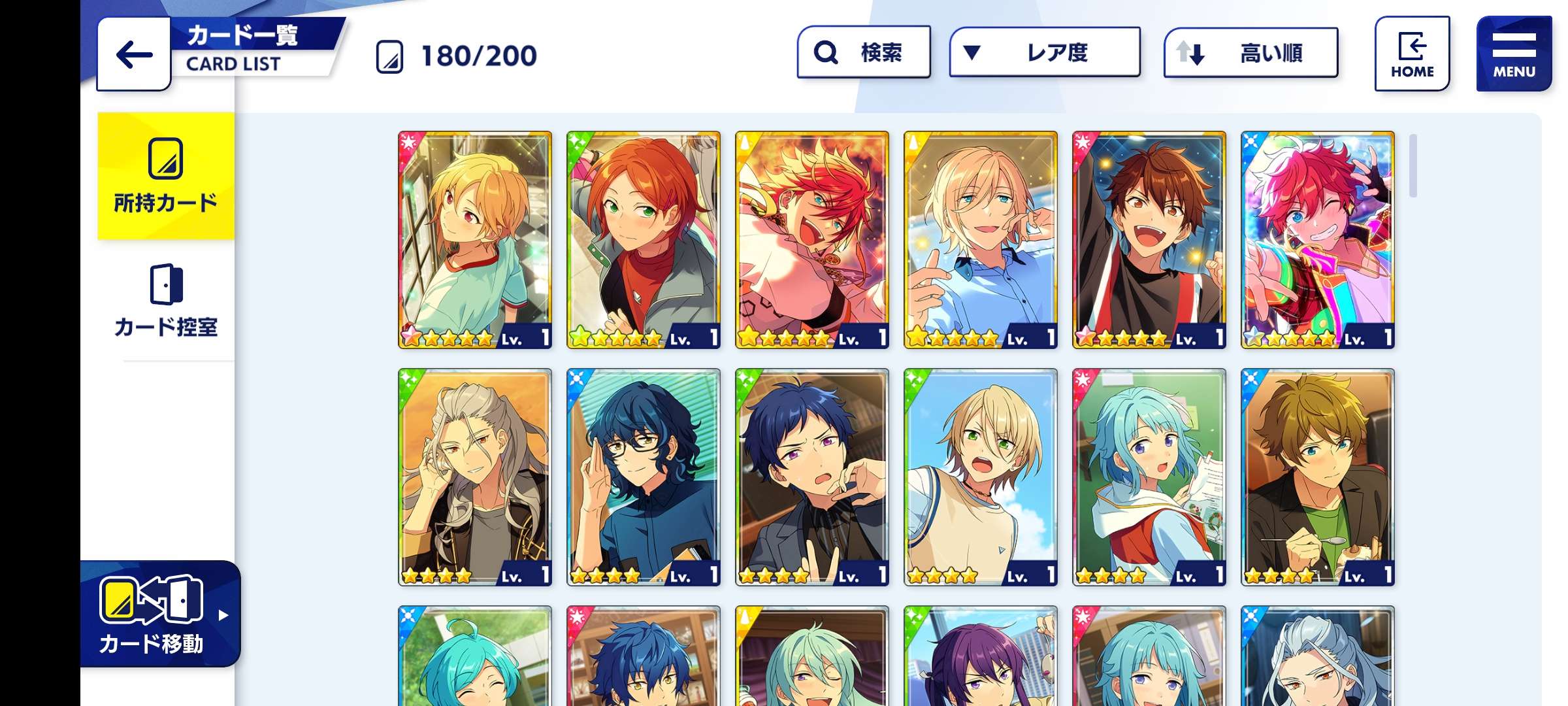Open the MENU button

pyautogui.click(x=1514, y=54)
